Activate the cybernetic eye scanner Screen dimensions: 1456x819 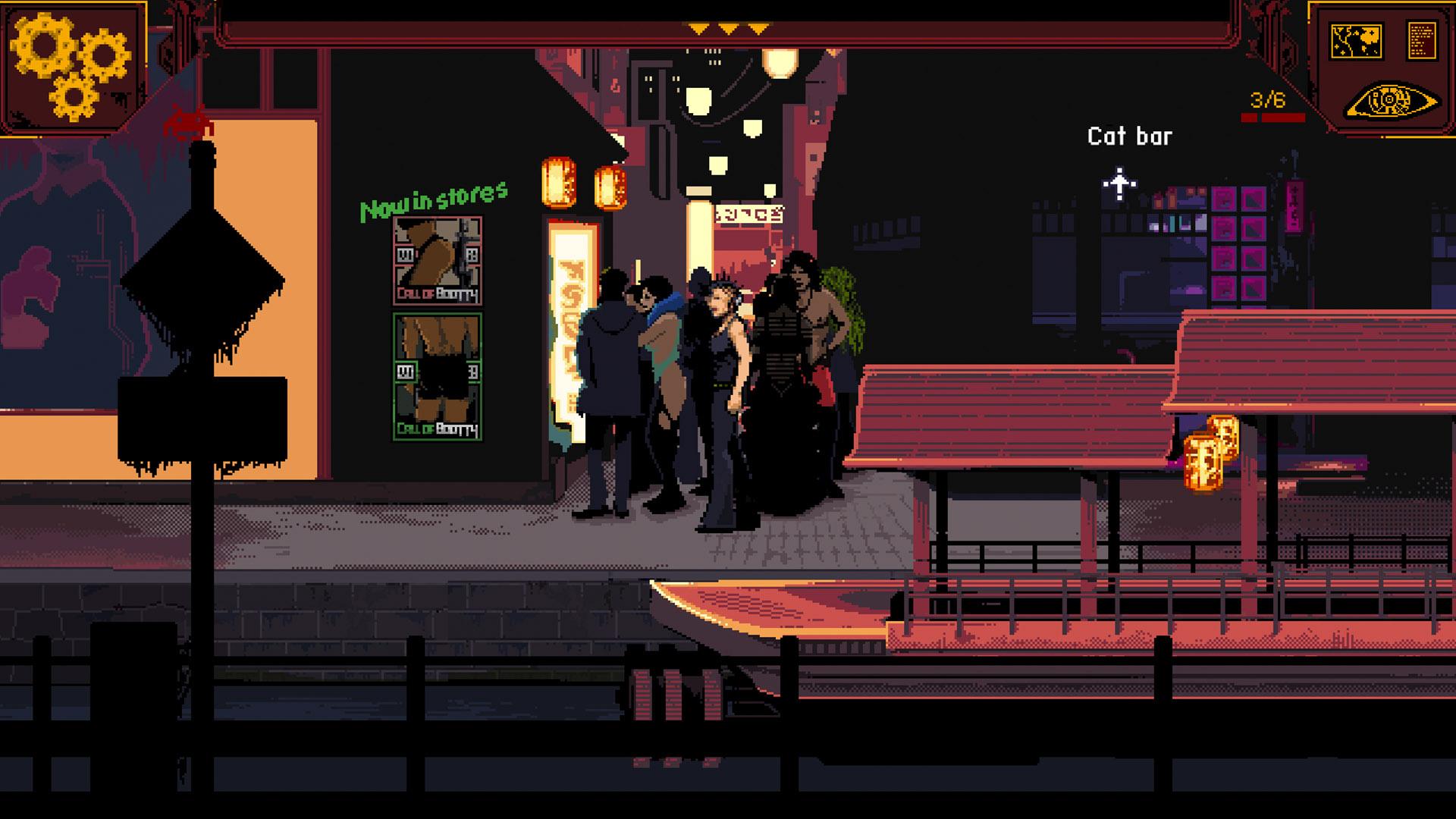click(x=1392, y=101)
